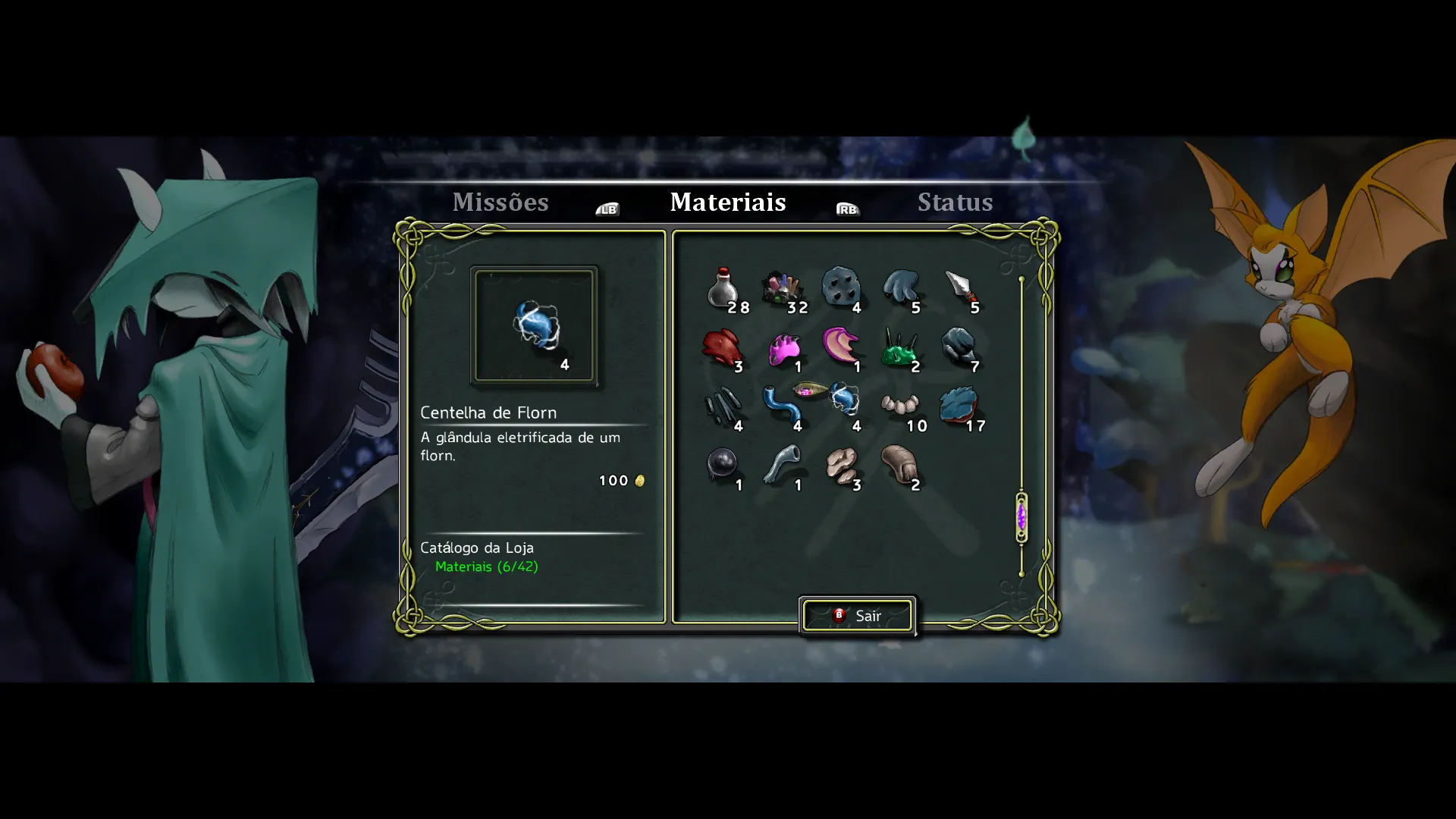The height and width of the screenshot is (819, 1456).
Task: Pick the blue curved tube material
Action: (x=782, y=407)
